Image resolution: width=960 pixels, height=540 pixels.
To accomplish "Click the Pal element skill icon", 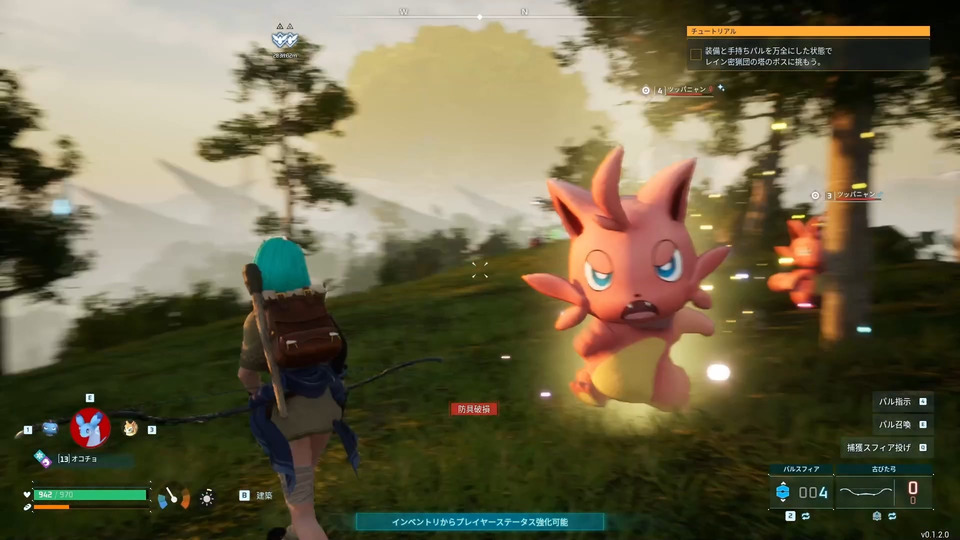I will [42, 458].
